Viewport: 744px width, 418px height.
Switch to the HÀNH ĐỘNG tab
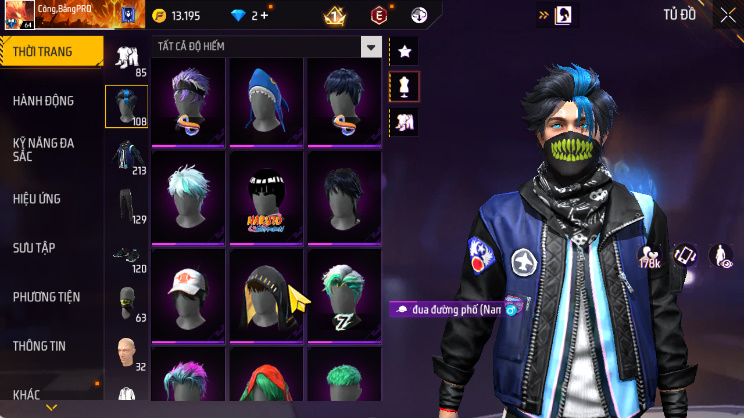(43, 101)
